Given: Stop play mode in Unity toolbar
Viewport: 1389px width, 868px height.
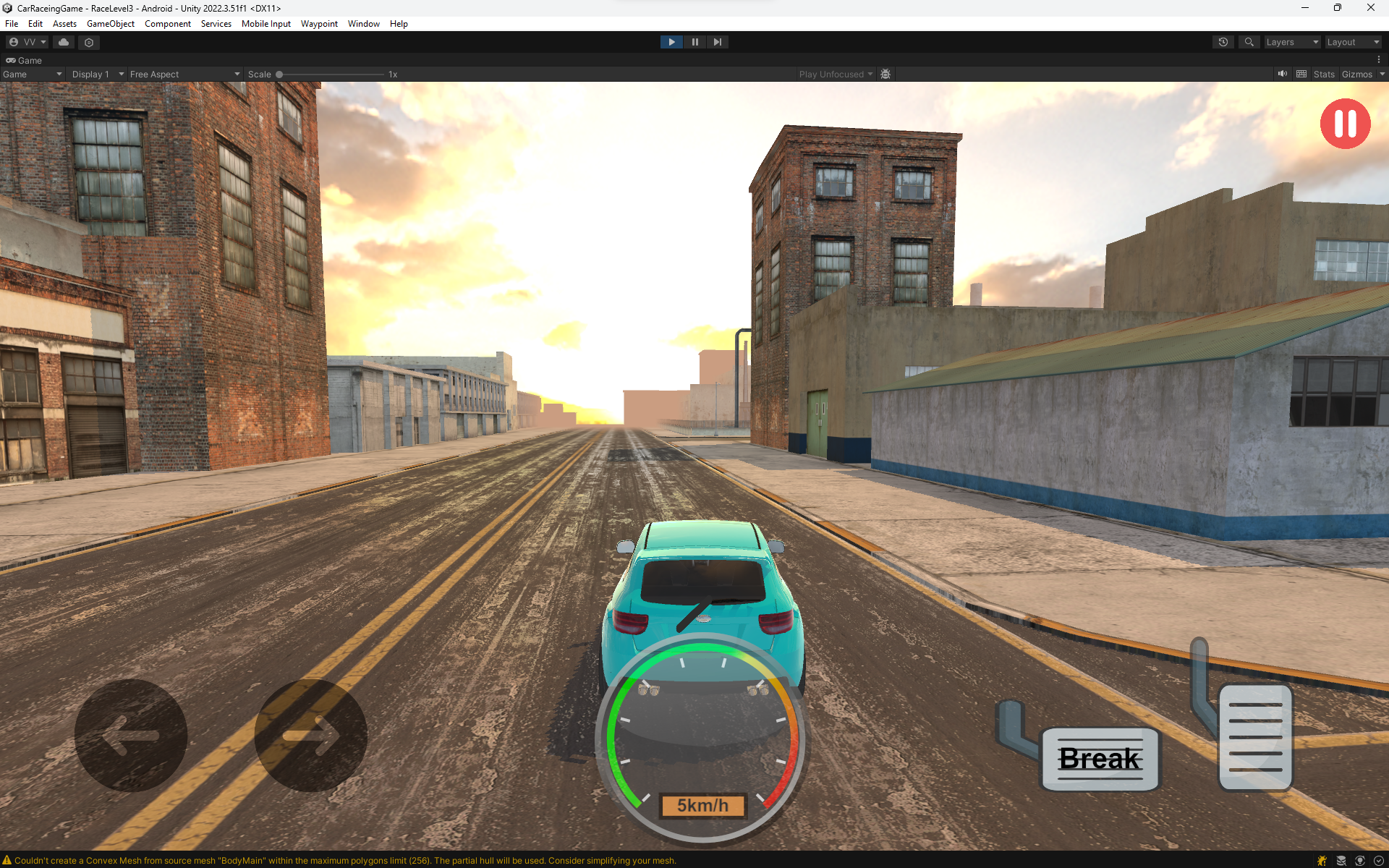Looking at the screenshot, I should 671,42.
